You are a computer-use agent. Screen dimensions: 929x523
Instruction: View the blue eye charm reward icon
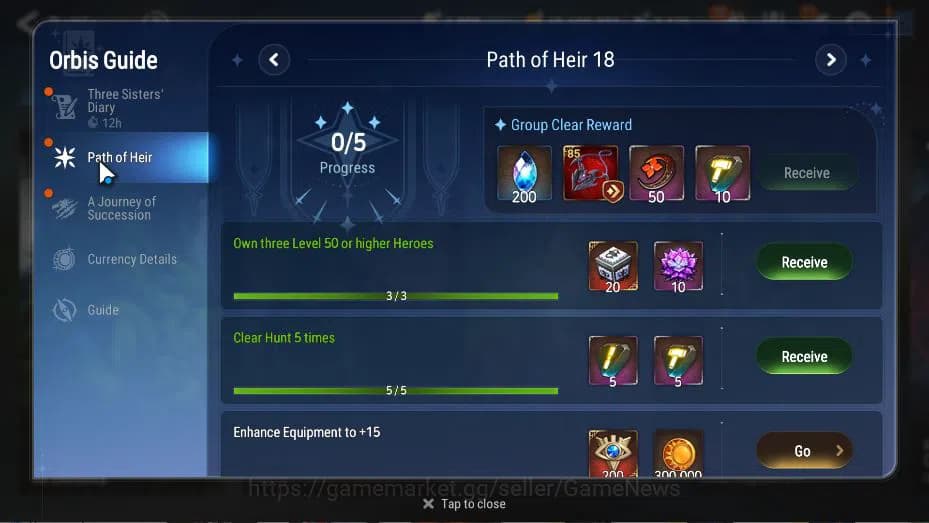pyautogui.click(x=613, y=454)
